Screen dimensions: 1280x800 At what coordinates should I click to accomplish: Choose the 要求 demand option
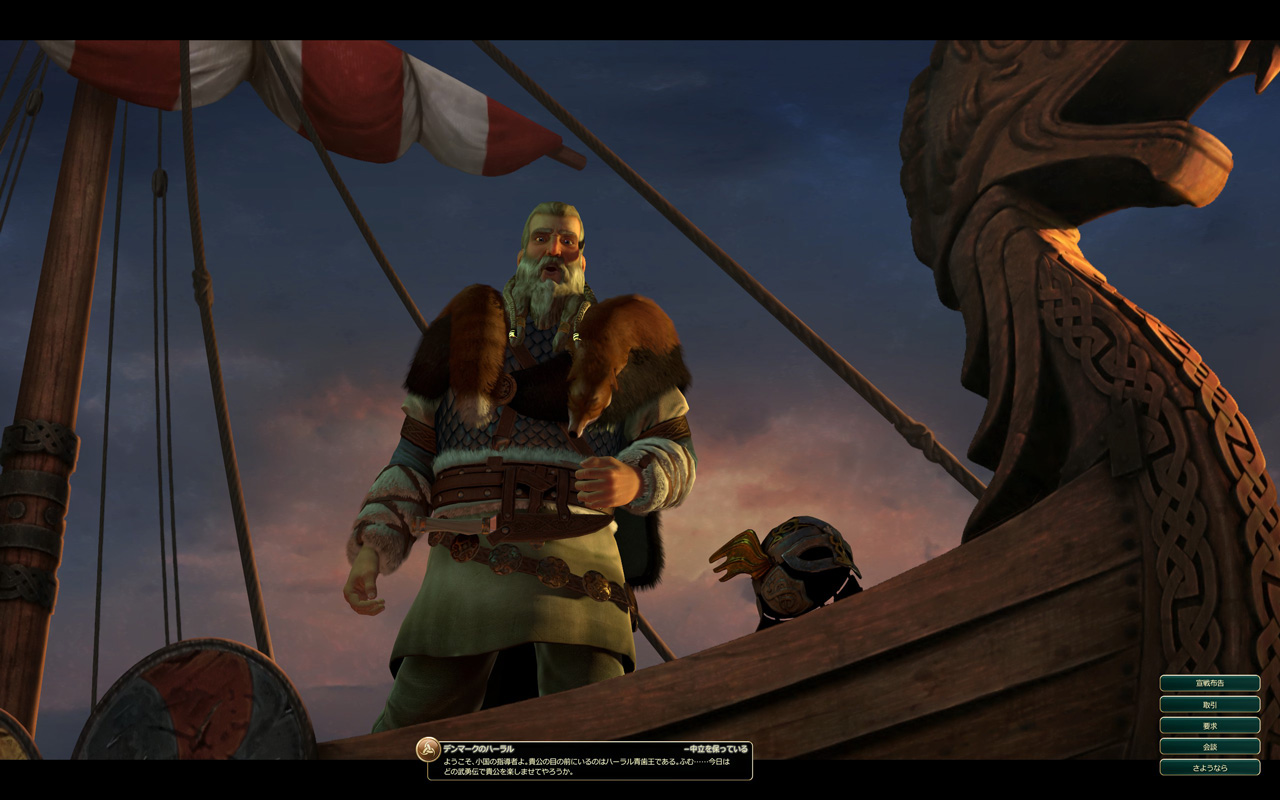tap(1209, 725)
